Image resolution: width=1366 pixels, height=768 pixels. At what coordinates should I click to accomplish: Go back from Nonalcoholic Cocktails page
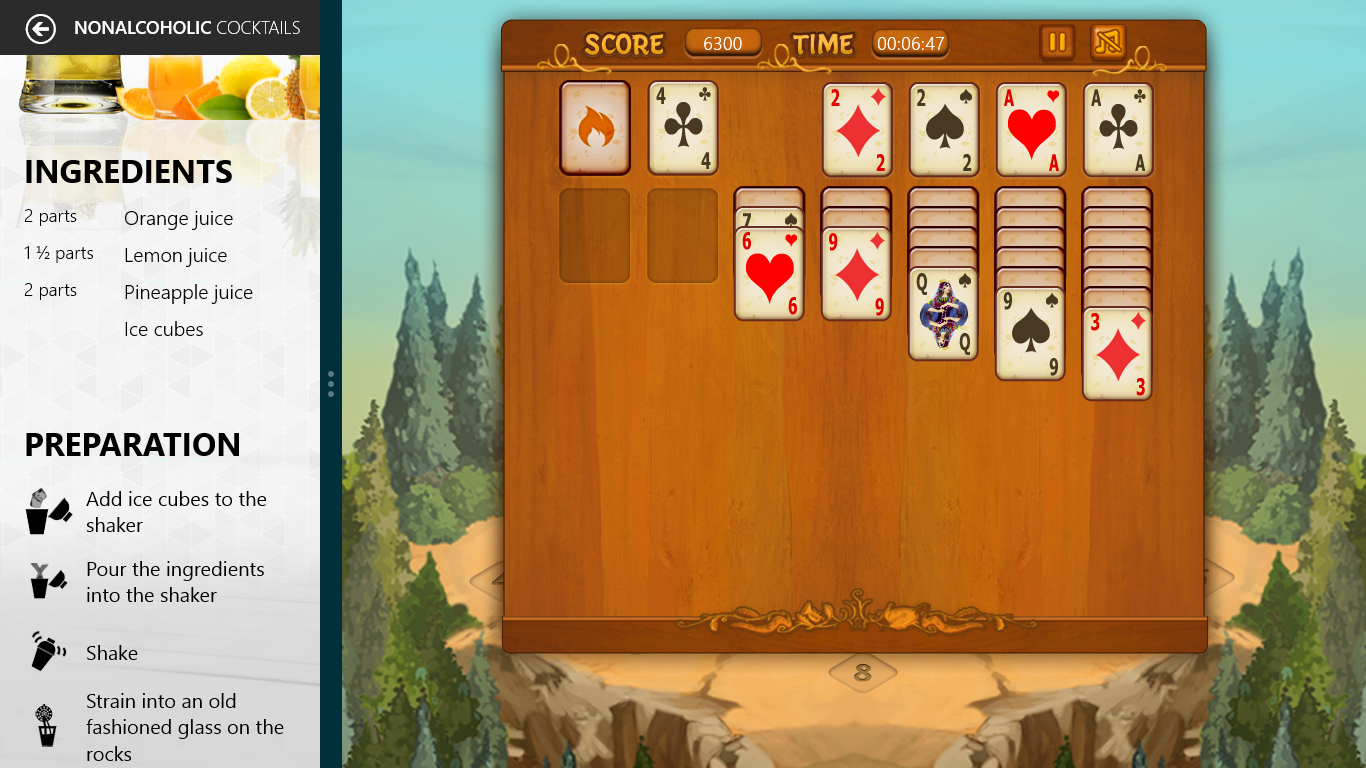(x=40, y=28)
